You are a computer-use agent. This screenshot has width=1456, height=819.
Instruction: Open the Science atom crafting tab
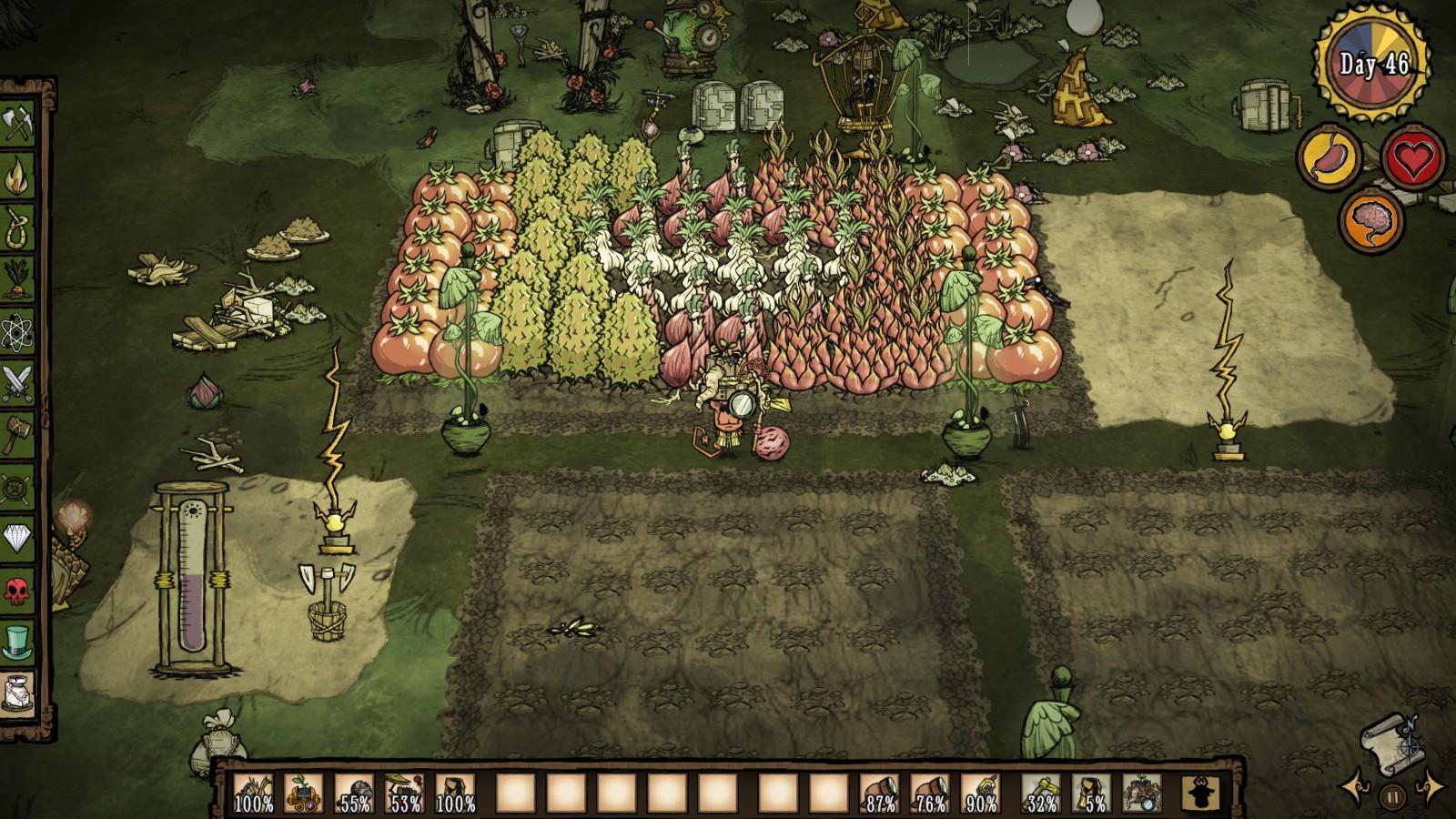click(x=18, y=331)
